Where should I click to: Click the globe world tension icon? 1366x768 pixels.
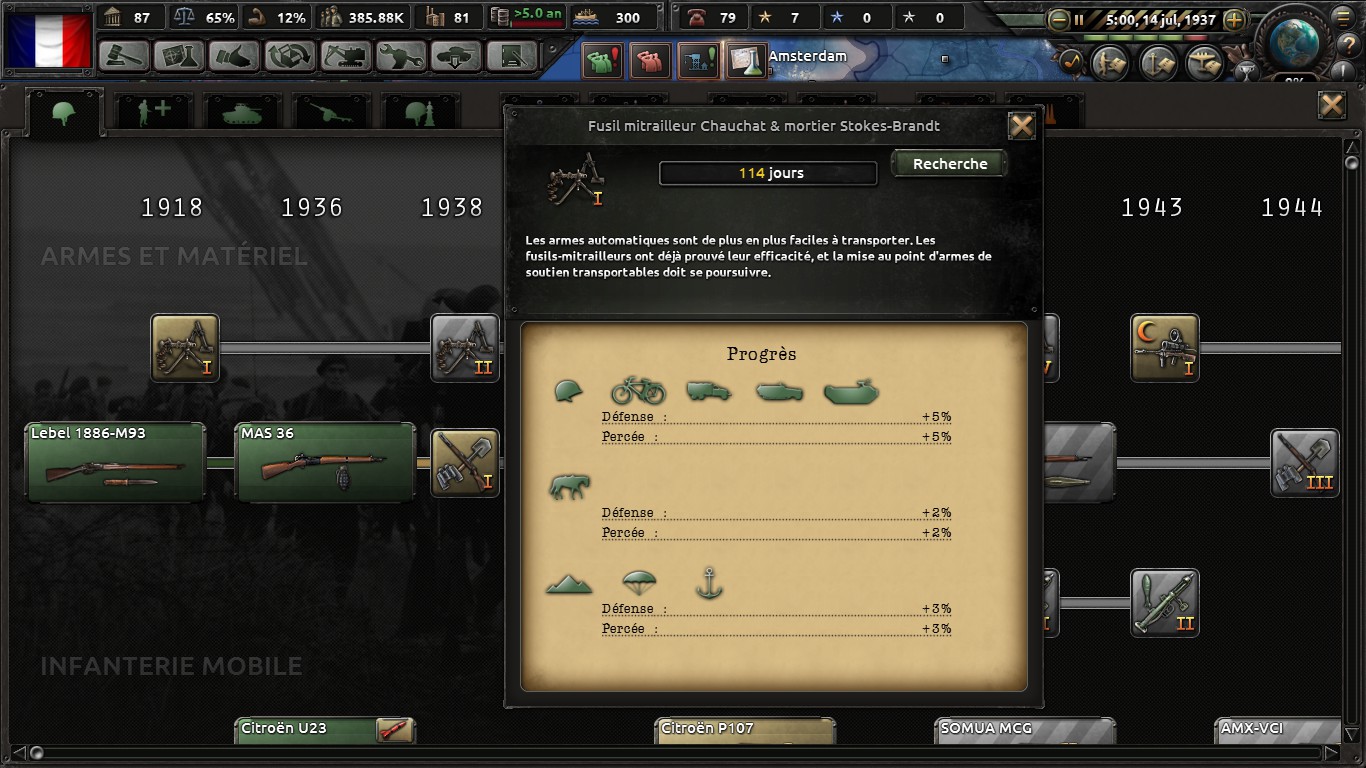[x=1298, y=40]
